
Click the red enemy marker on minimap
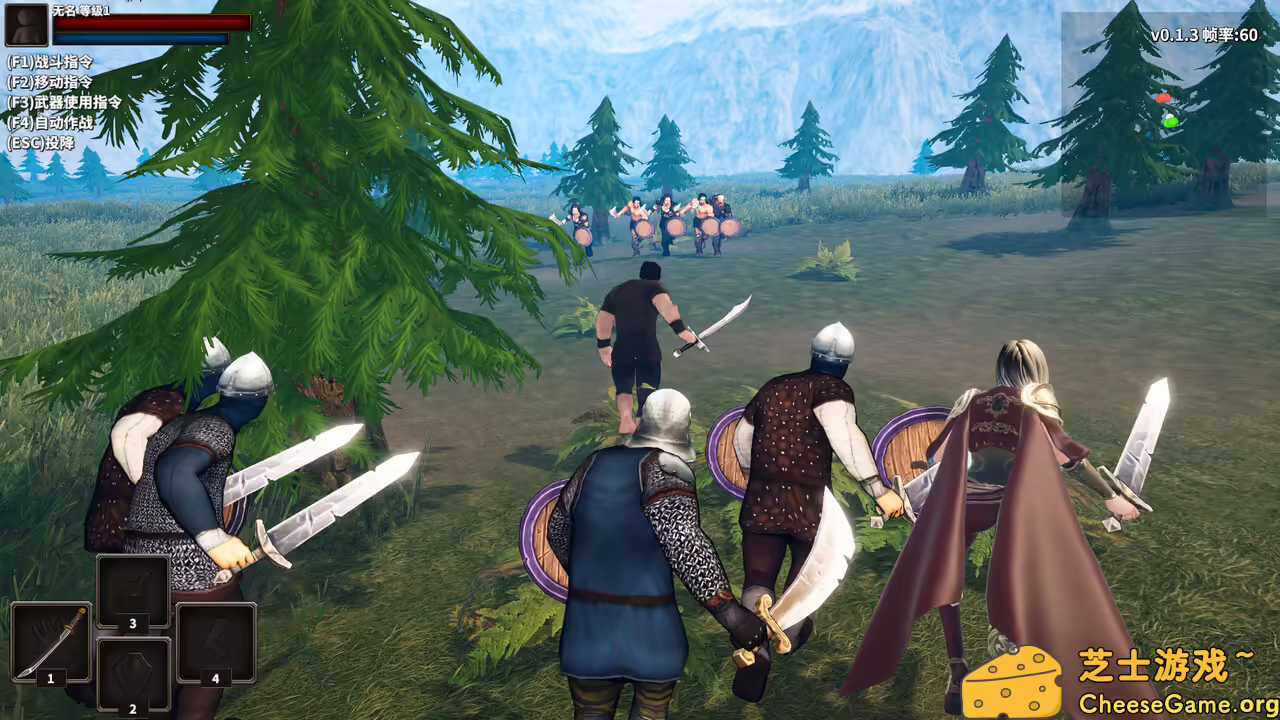(x=1162, y=99)
